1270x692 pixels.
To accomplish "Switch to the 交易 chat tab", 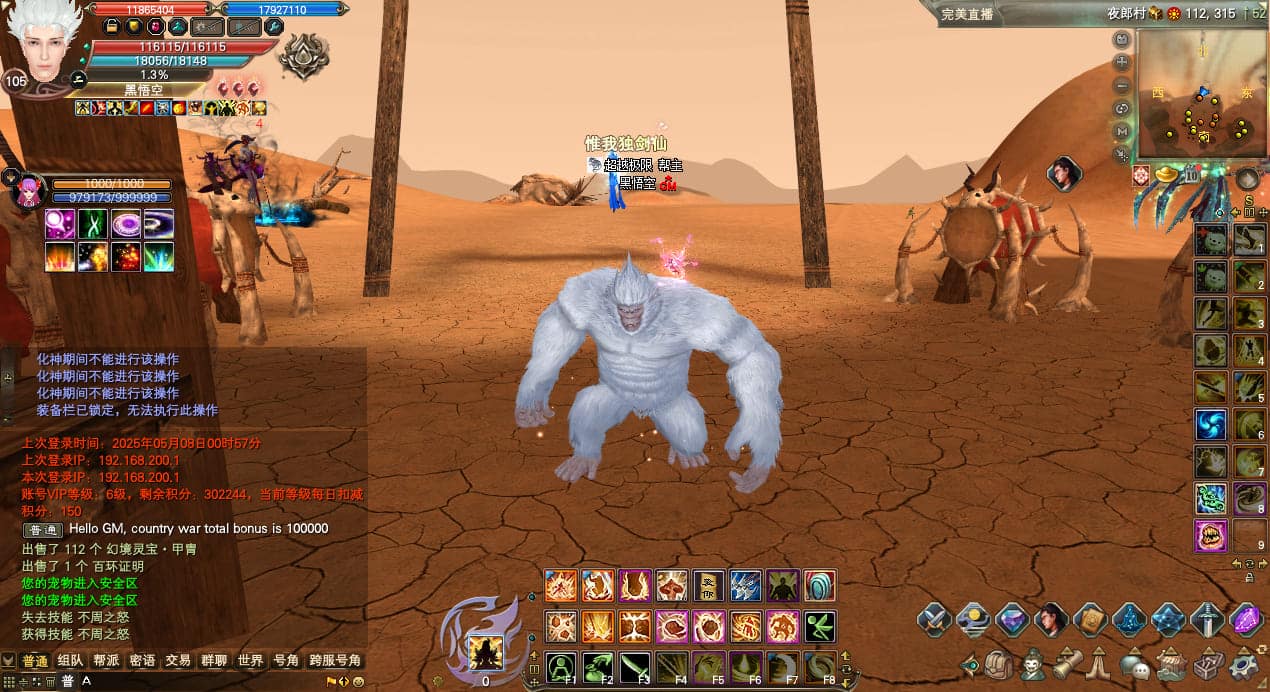I will pos(178,660).
